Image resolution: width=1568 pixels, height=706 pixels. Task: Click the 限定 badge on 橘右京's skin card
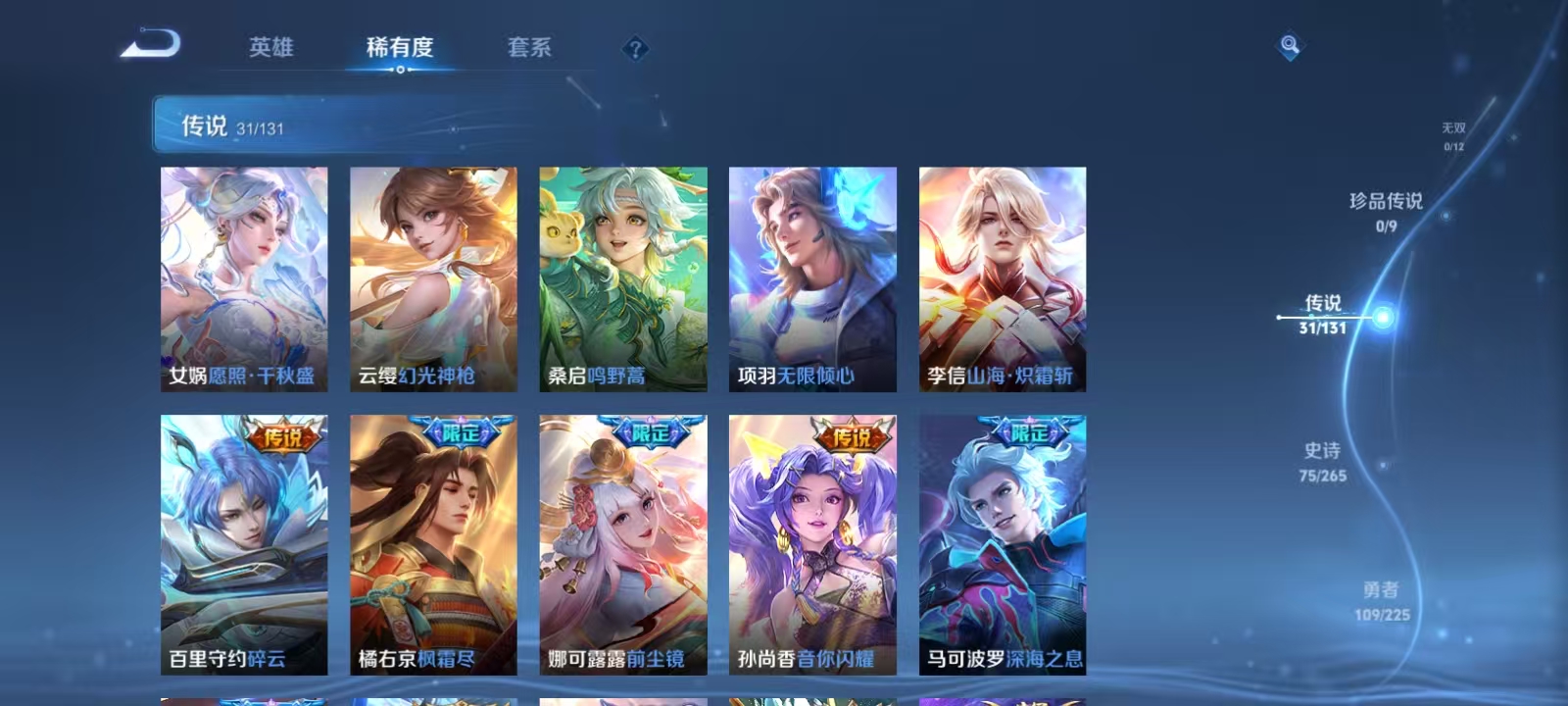[x=463, y=431]
